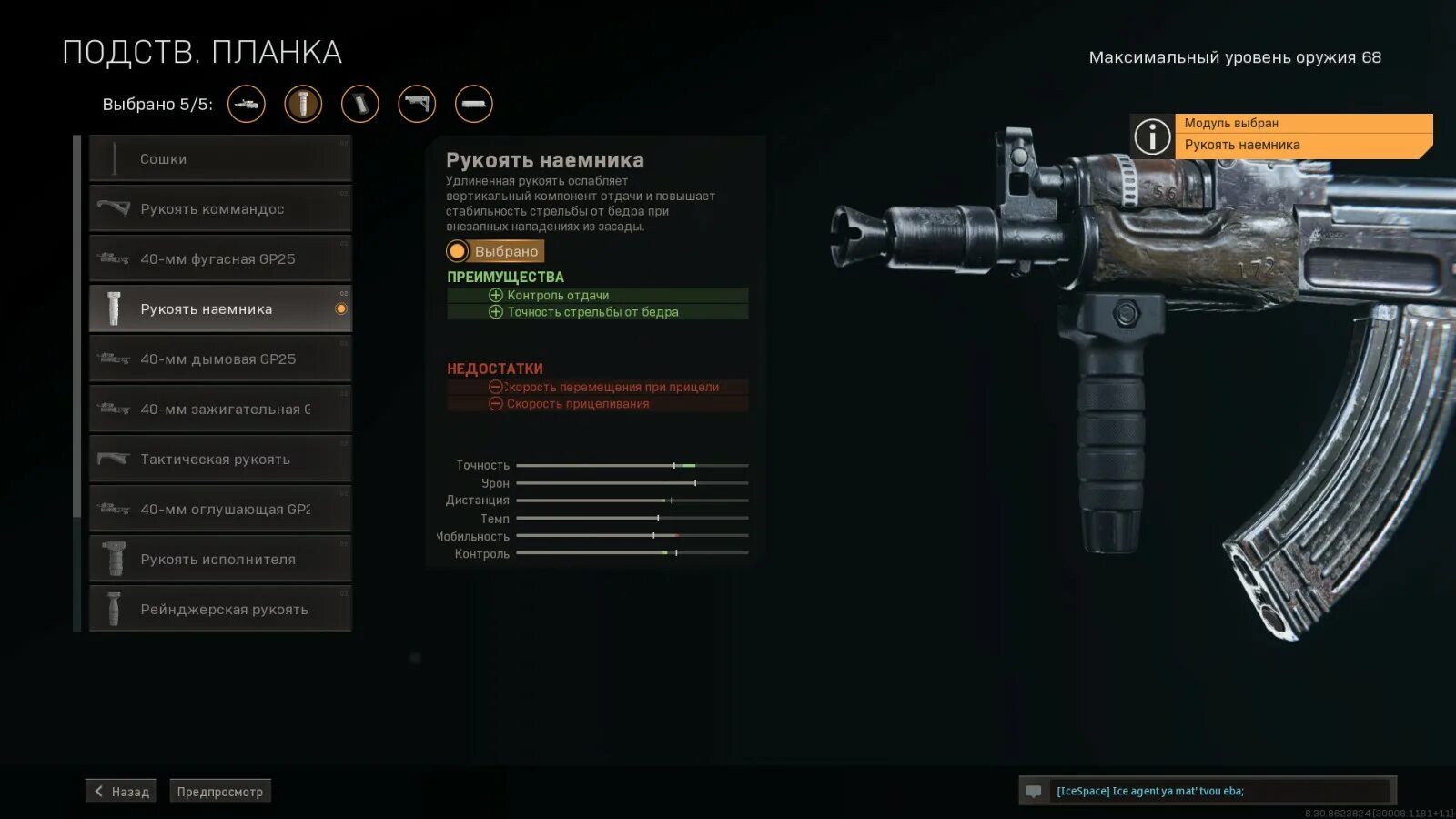Select the 40-мм оглушающая launcher
This screenshot has width=1456, height=819.
coord(220,510)
